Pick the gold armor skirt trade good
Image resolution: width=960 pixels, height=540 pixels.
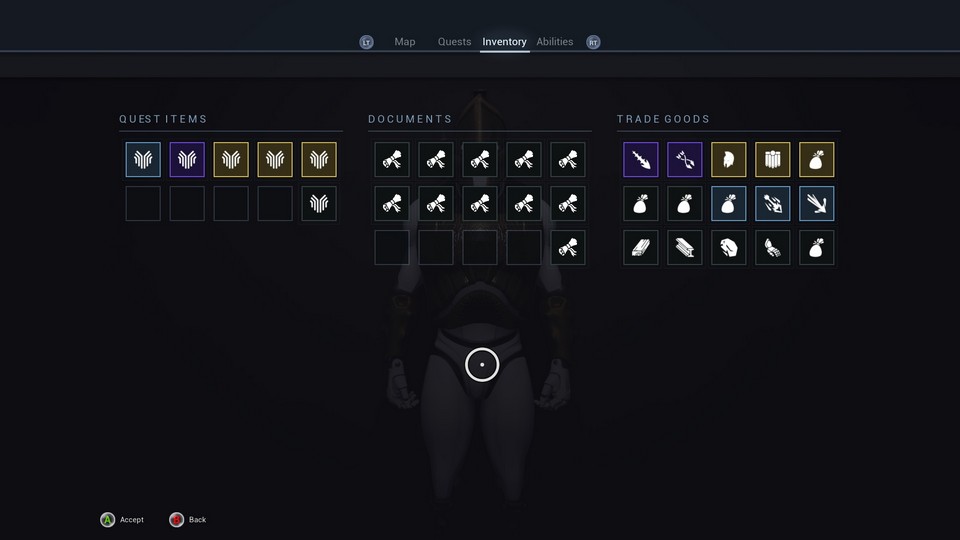[x=773, y=159]
